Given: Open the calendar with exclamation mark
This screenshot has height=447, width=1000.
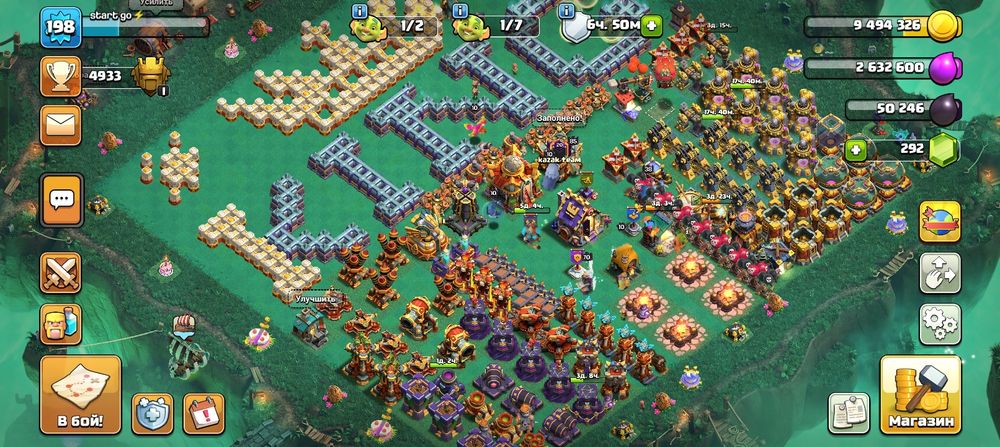Looking at the screenshot, I should coord(205,413).
